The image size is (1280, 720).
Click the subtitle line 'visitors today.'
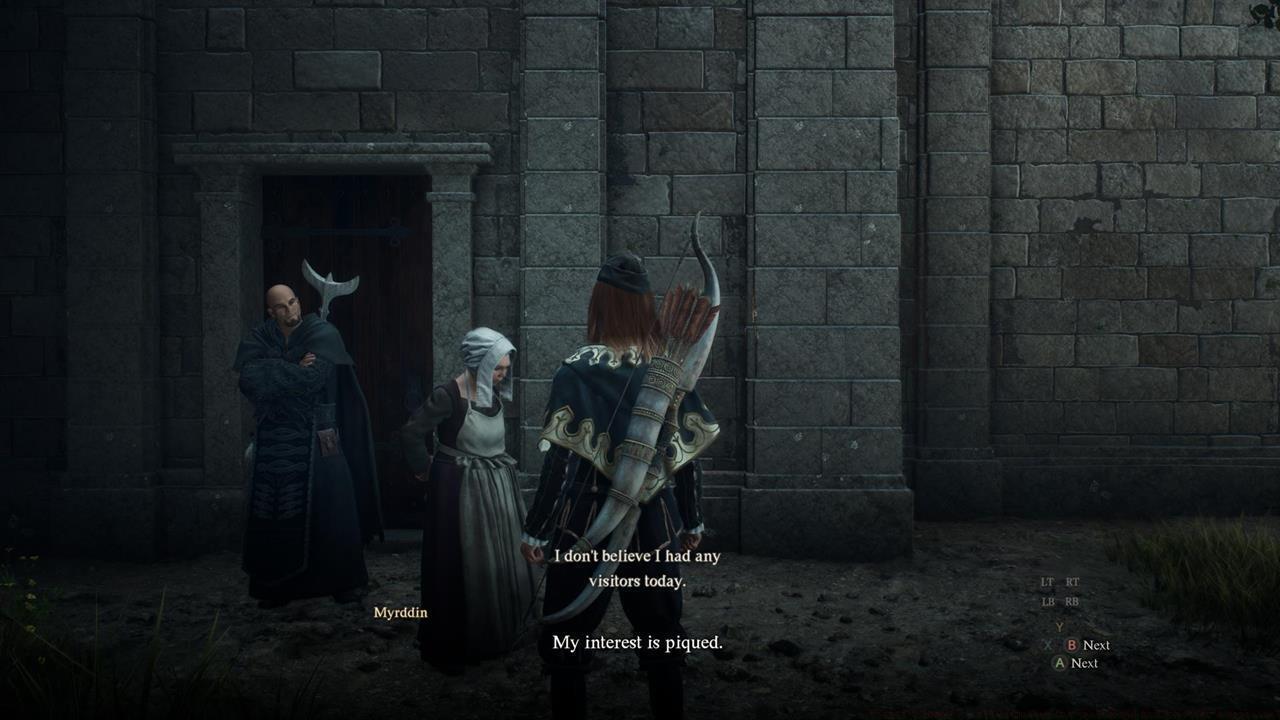pos(639,580)
